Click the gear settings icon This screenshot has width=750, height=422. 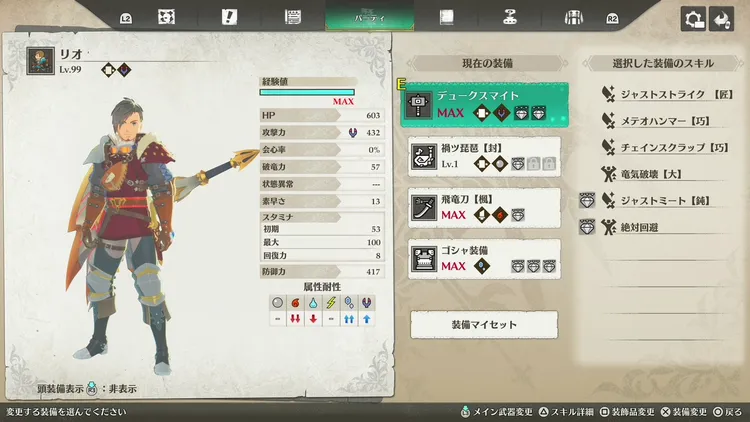coord(692,18)
